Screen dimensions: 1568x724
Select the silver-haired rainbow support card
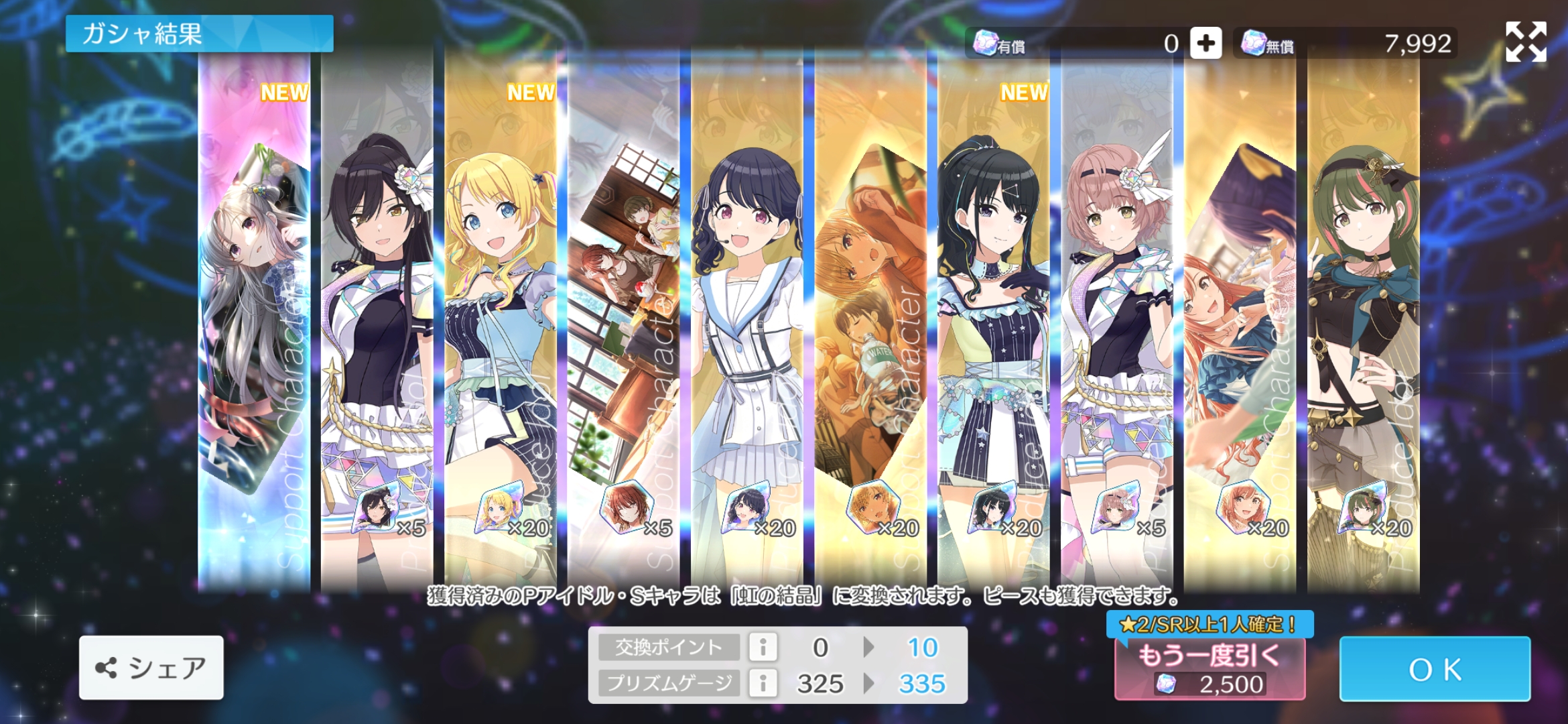pos(255,322)
